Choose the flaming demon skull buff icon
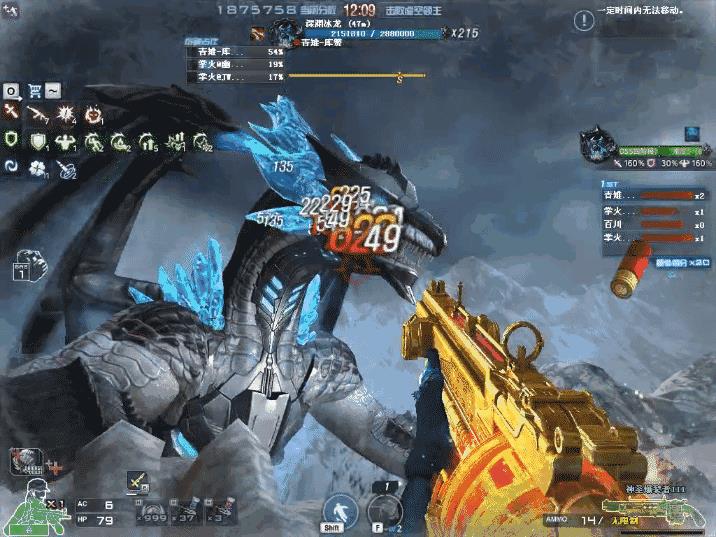 93,114
